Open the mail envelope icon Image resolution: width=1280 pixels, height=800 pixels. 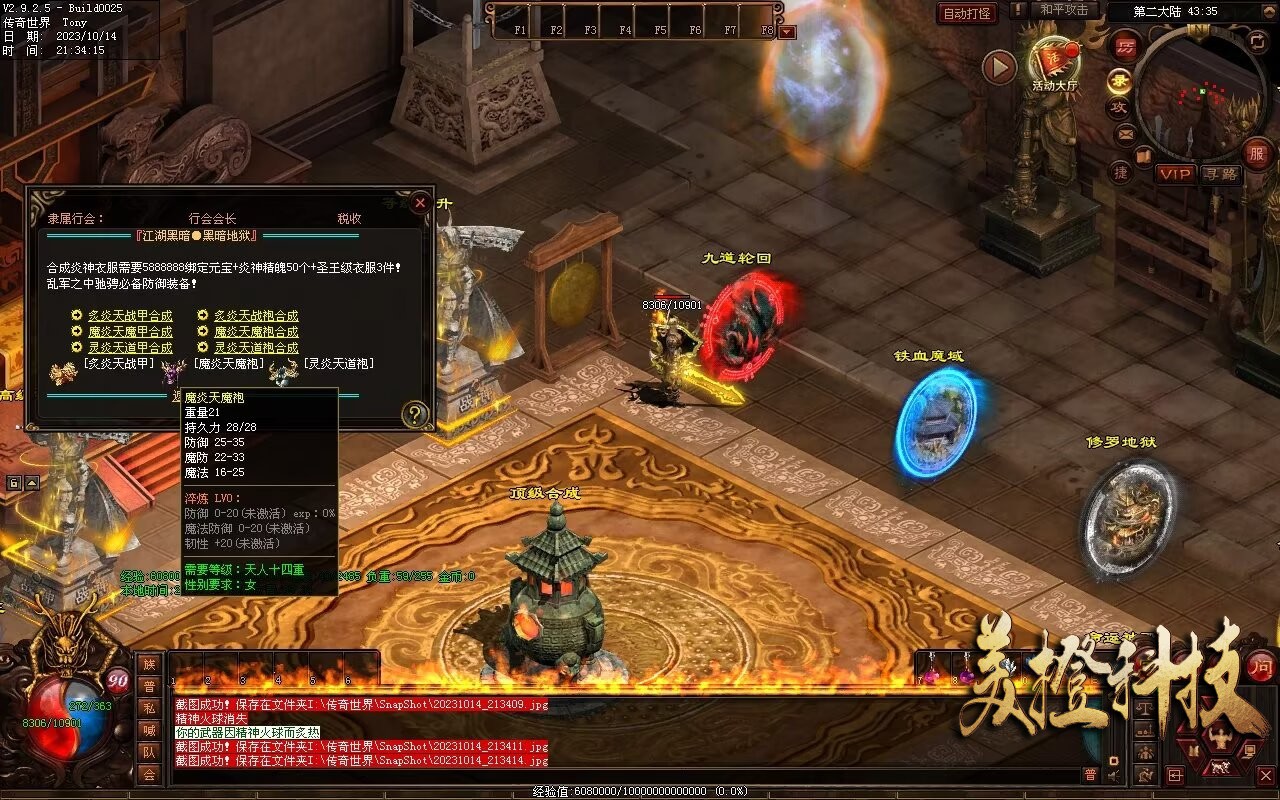(x=1125, y=133)
